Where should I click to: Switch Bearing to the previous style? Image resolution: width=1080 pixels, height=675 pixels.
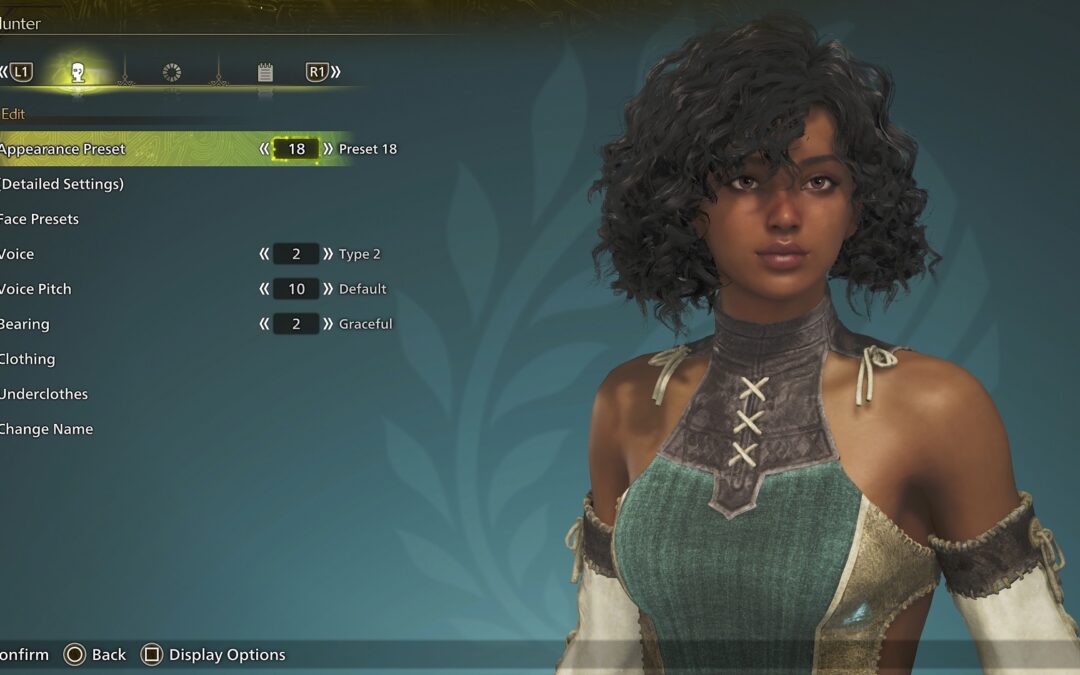point(264,324)
